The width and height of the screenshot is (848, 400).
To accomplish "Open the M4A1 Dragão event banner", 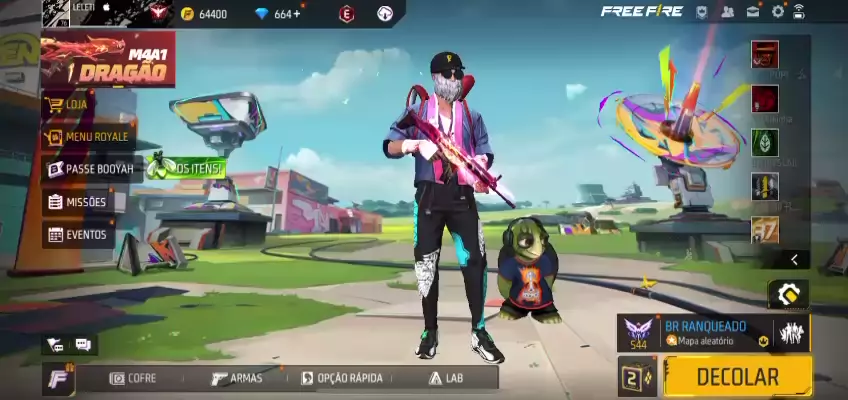I will (106, 59).
